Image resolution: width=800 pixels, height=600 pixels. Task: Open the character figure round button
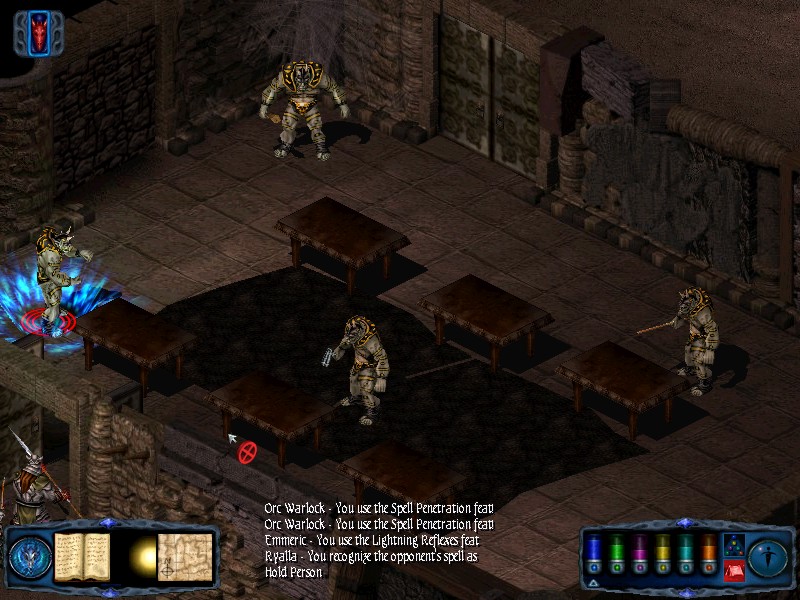pyautogui.click(x=768, y=557)
